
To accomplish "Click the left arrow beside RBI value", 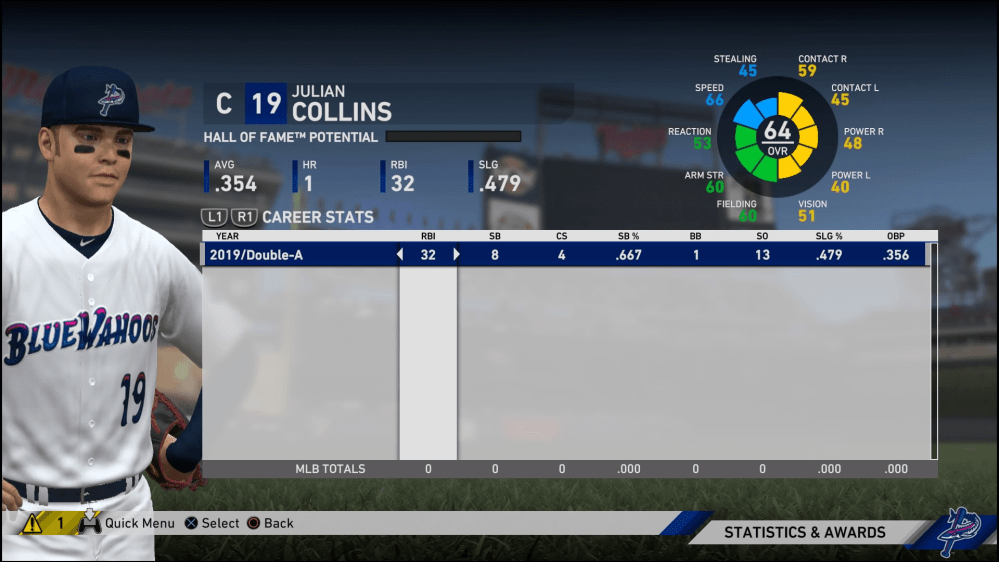I will pyautogui.click(x=400, y=255).
